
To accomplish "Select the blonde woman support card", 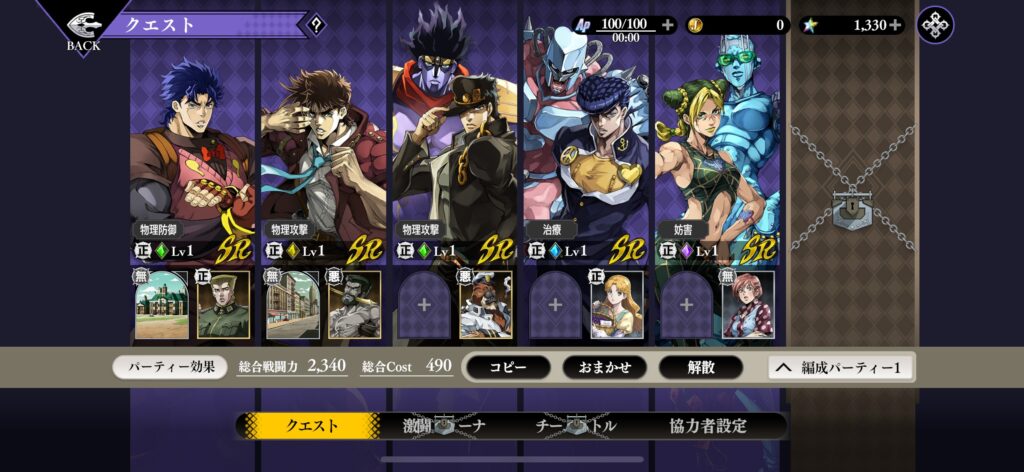I will click(x=617, y=305).
